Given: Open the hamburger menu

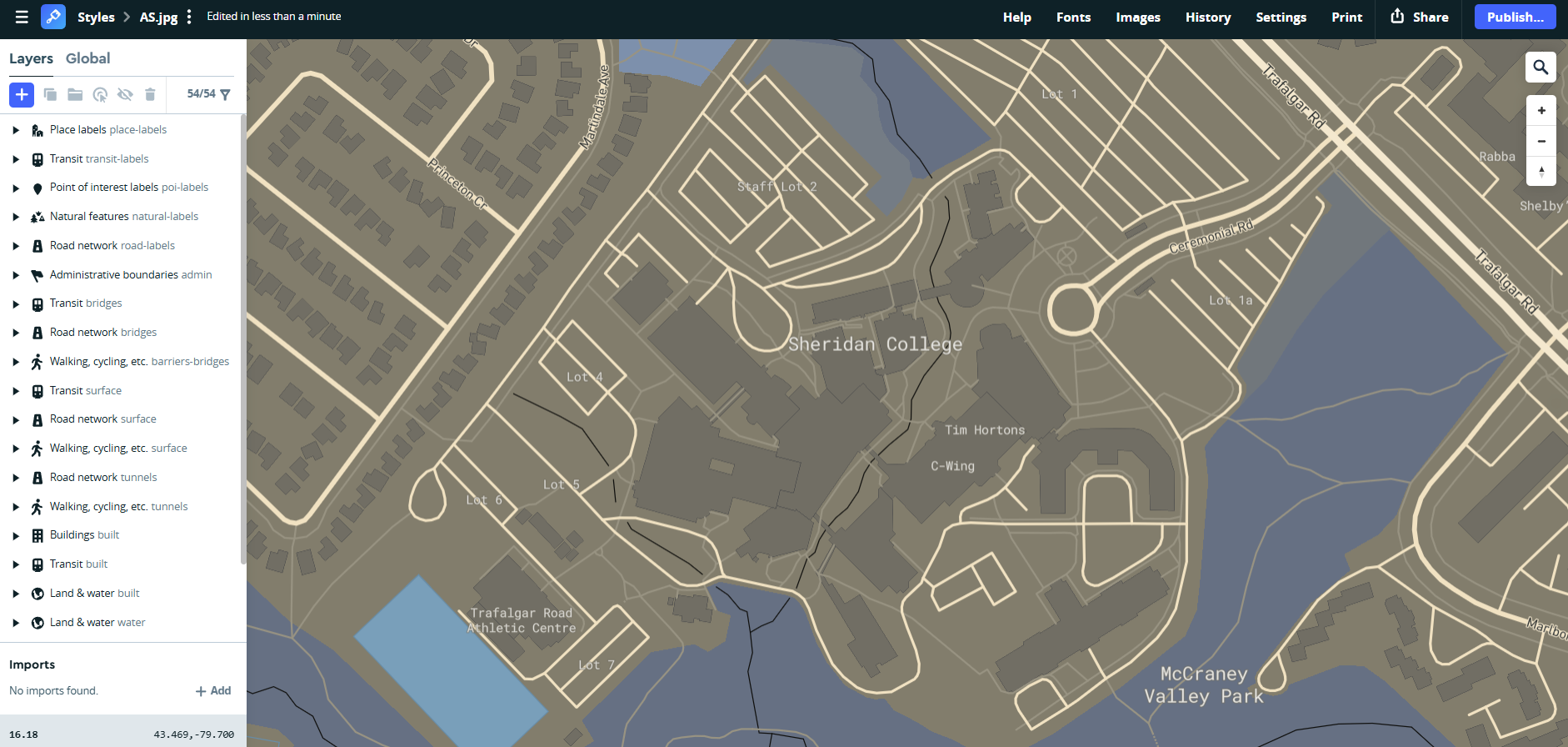Looking at the screenshot, I should [x=21, y=16].
